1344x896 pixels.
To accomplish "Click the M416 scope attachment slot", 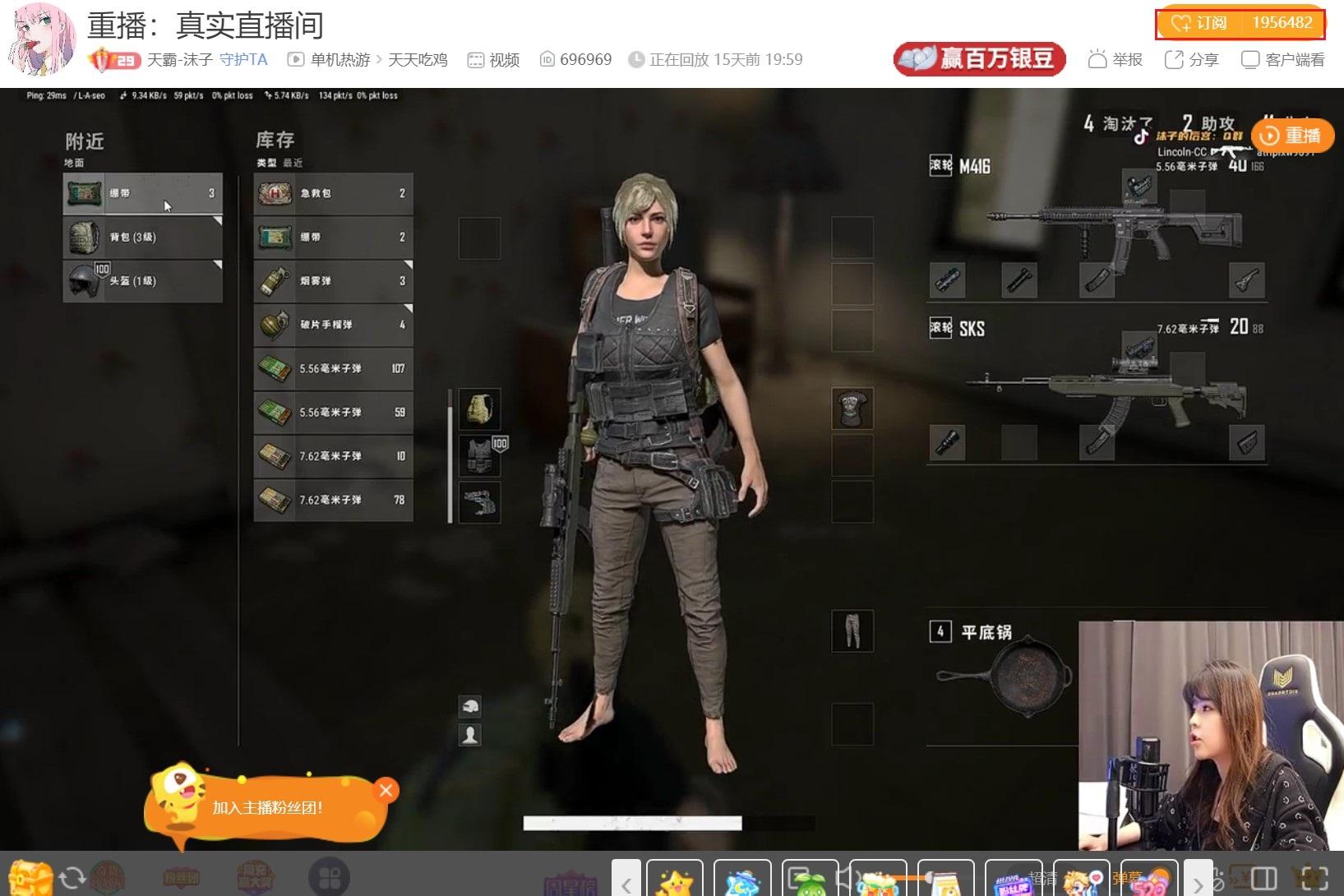I will click(1138, 186).
